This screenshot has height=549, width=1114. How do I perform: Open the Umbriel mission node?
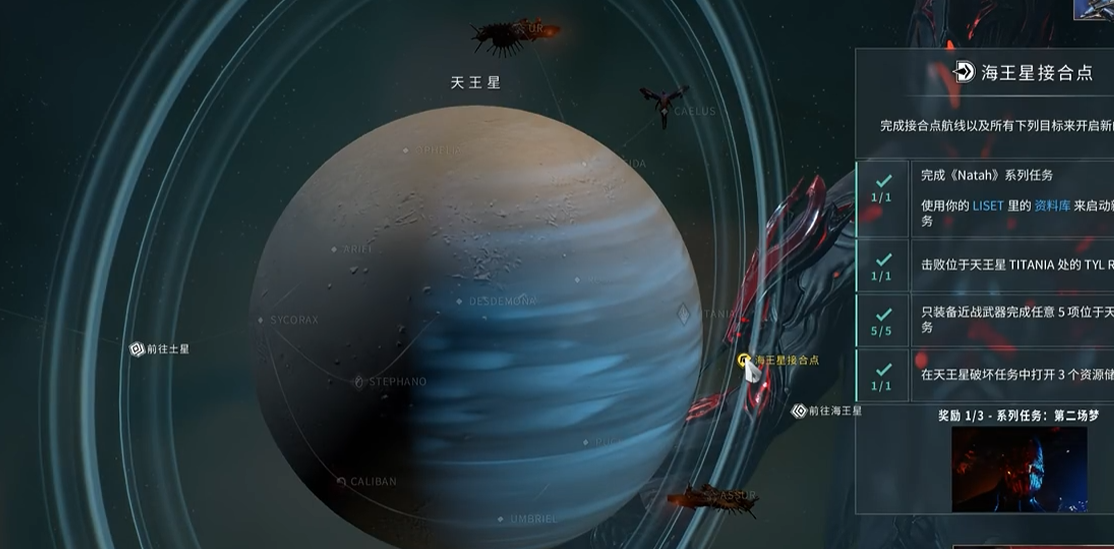click(x=501, y=519)
